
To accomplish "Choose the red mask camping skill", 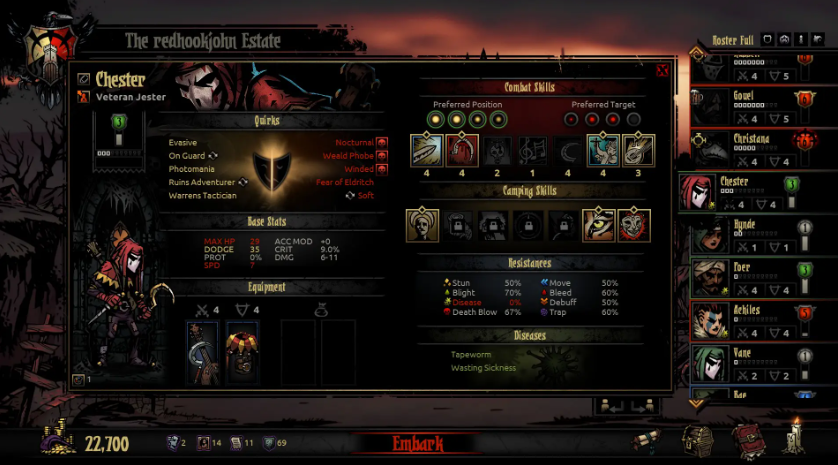I will point(635,225).
